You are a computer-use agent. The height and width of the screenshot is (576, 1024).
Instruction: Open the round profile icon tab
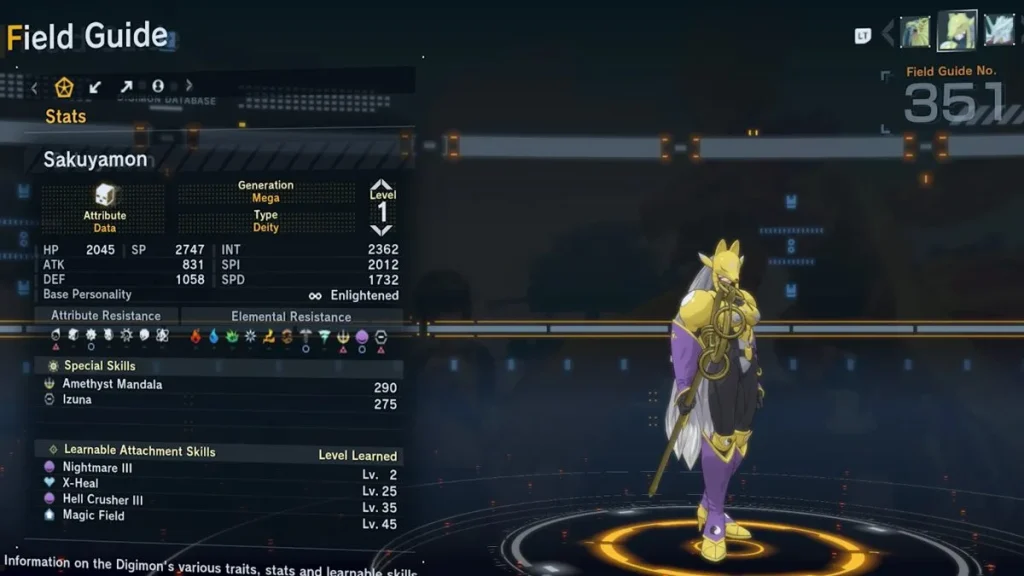(157, 87)
